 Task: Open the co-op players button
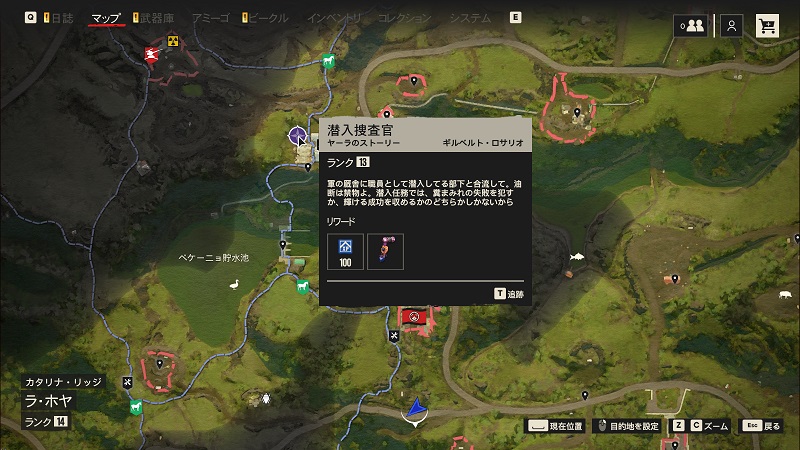pos(689,26)
